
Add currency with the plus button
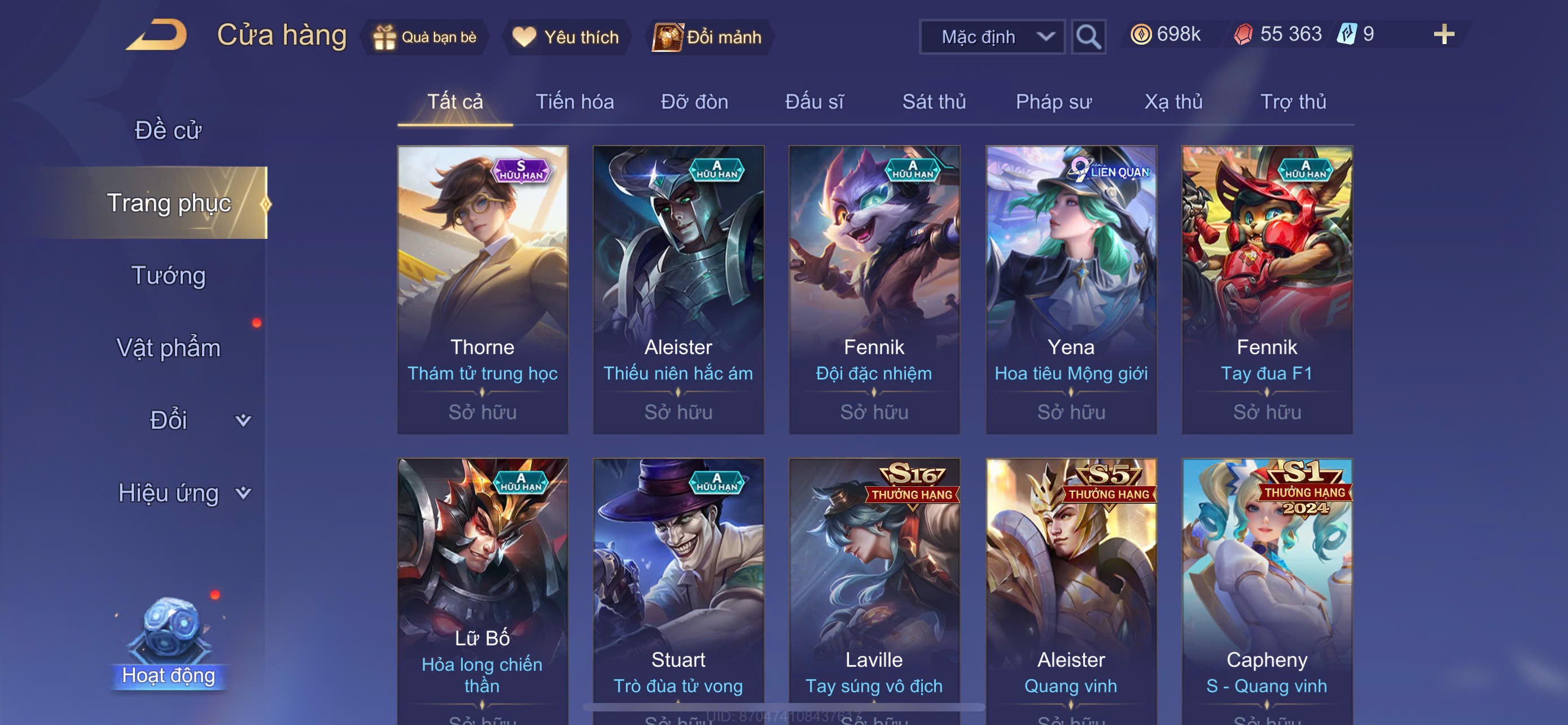pyautogui.click(x=1443, y=34)
